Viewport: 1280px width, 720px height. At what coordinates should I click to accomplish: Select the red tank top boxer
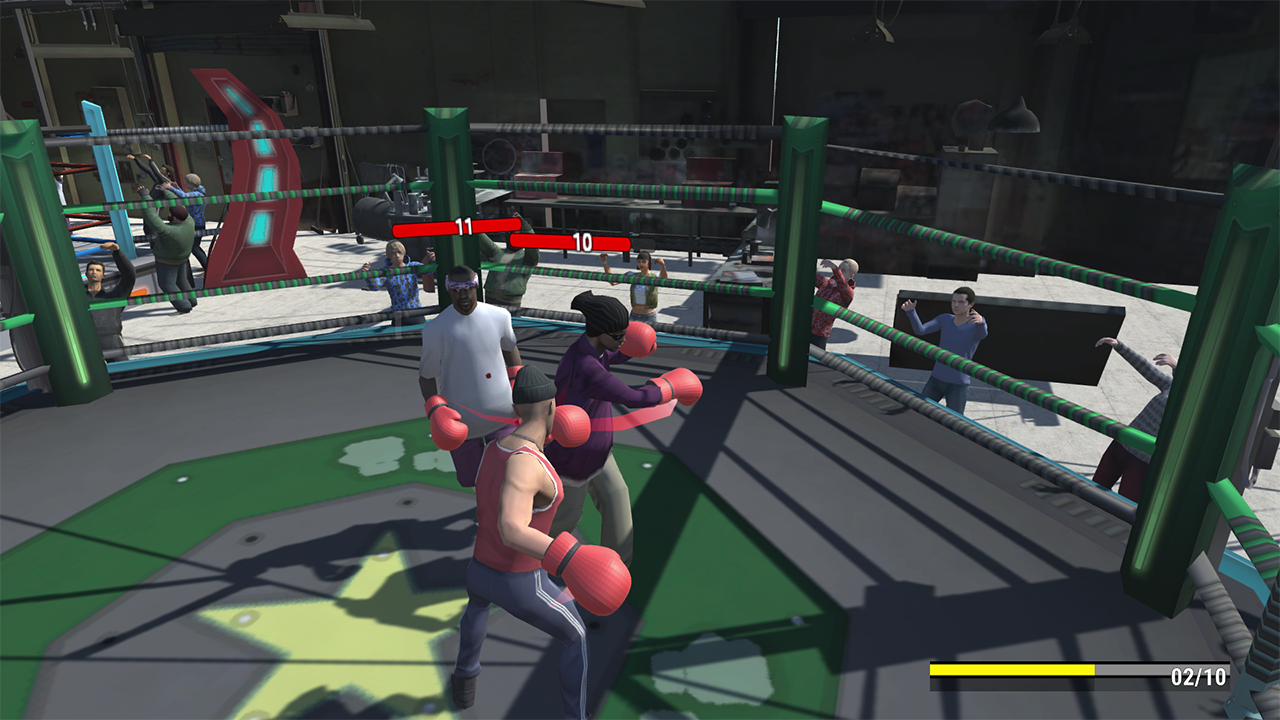[520, 500]
